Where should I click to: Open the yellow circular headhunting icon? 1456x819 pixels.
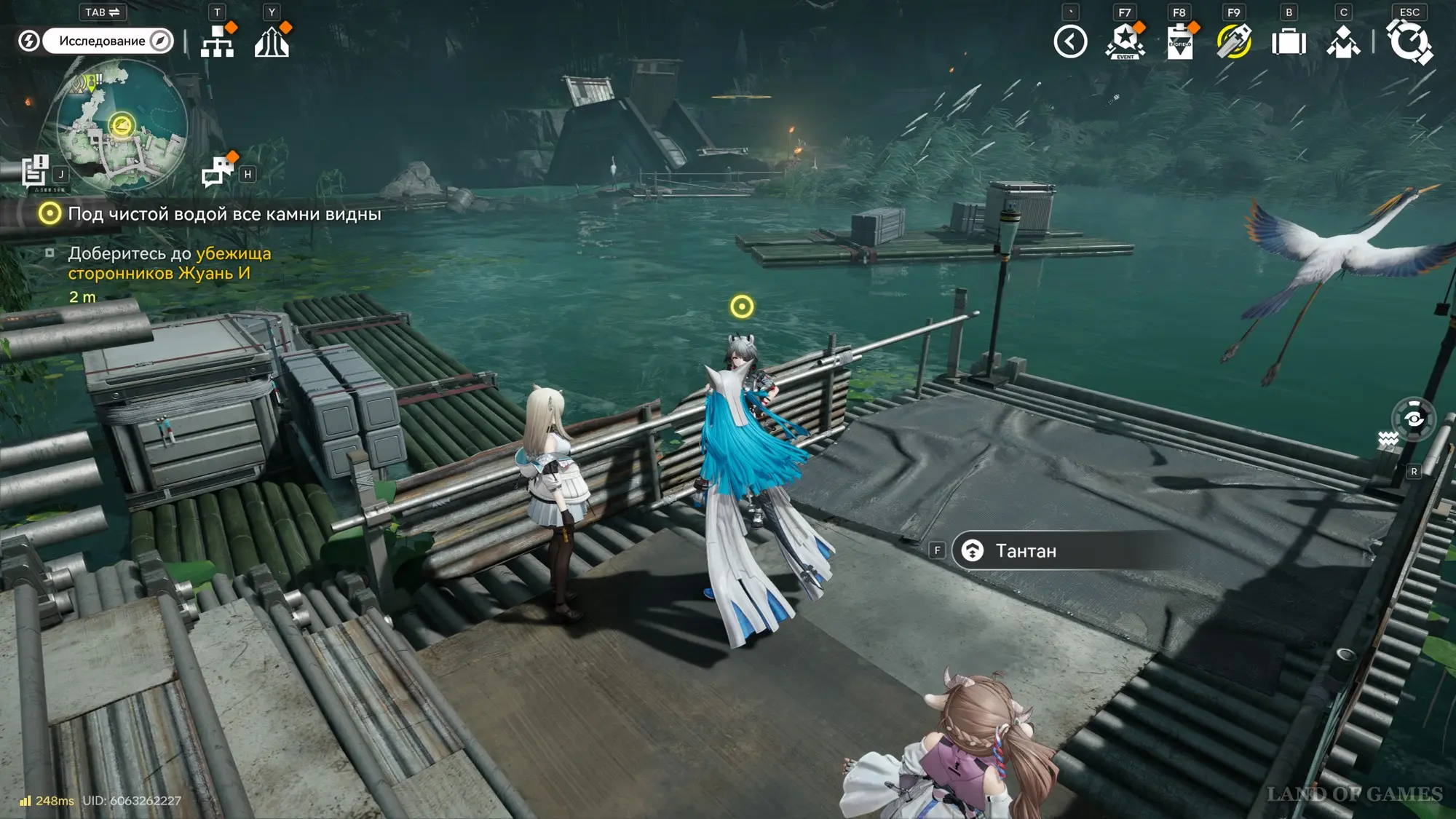[1234, 41]
